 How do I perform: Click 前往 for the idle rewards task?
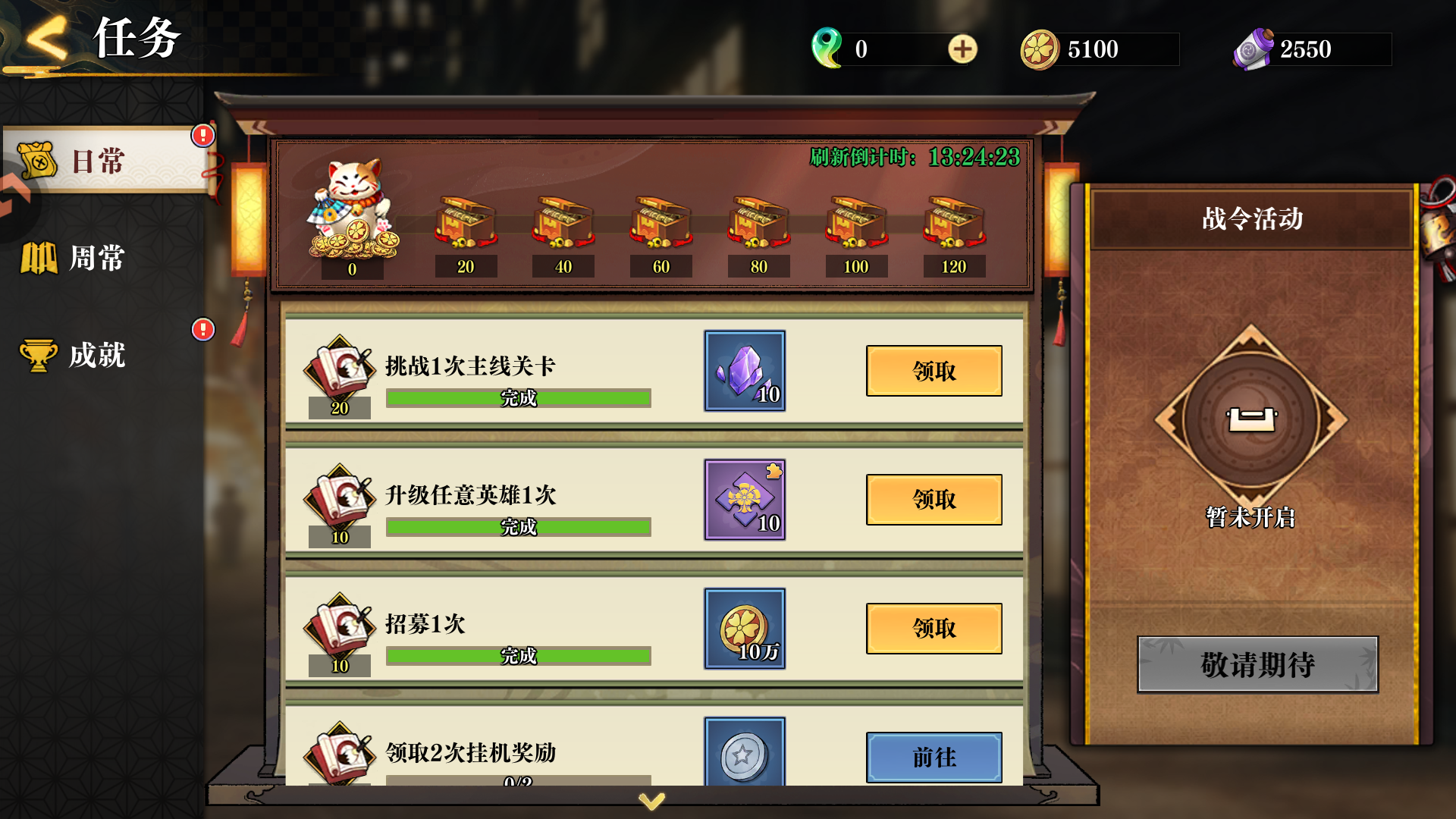(934, 757)
